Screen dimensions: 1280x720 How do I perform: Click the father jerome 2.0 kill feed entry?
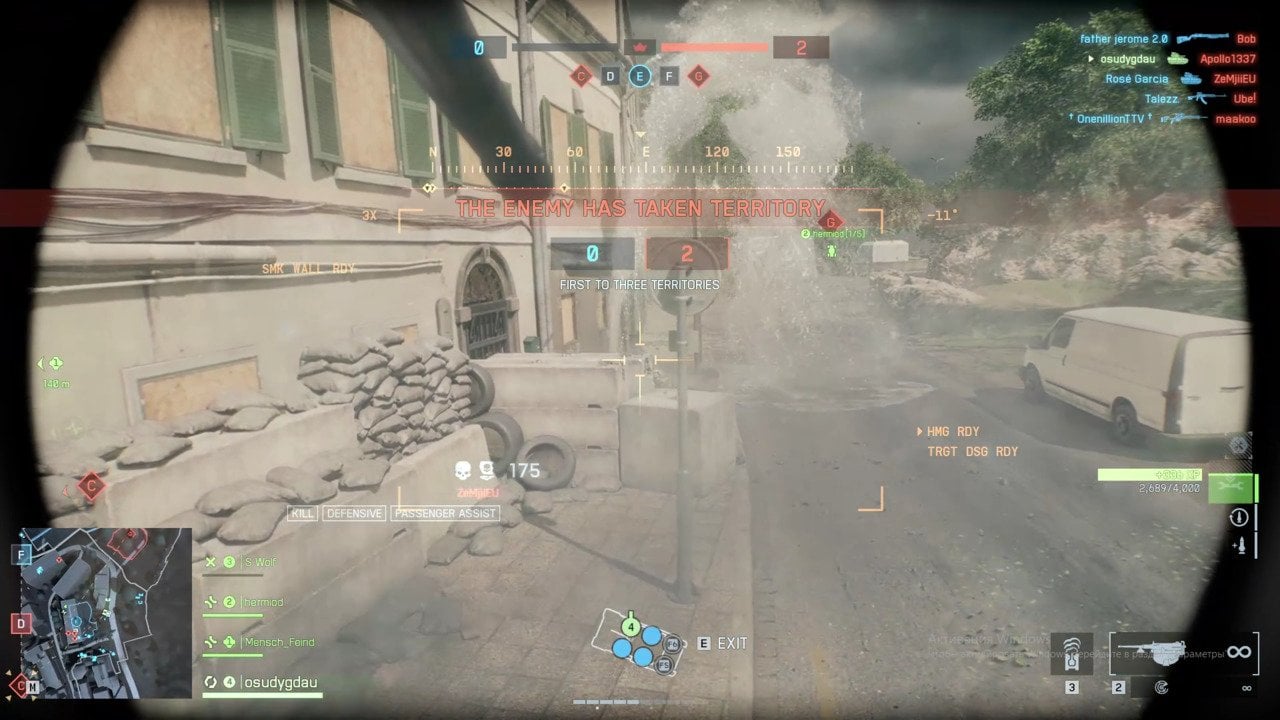1123,39
